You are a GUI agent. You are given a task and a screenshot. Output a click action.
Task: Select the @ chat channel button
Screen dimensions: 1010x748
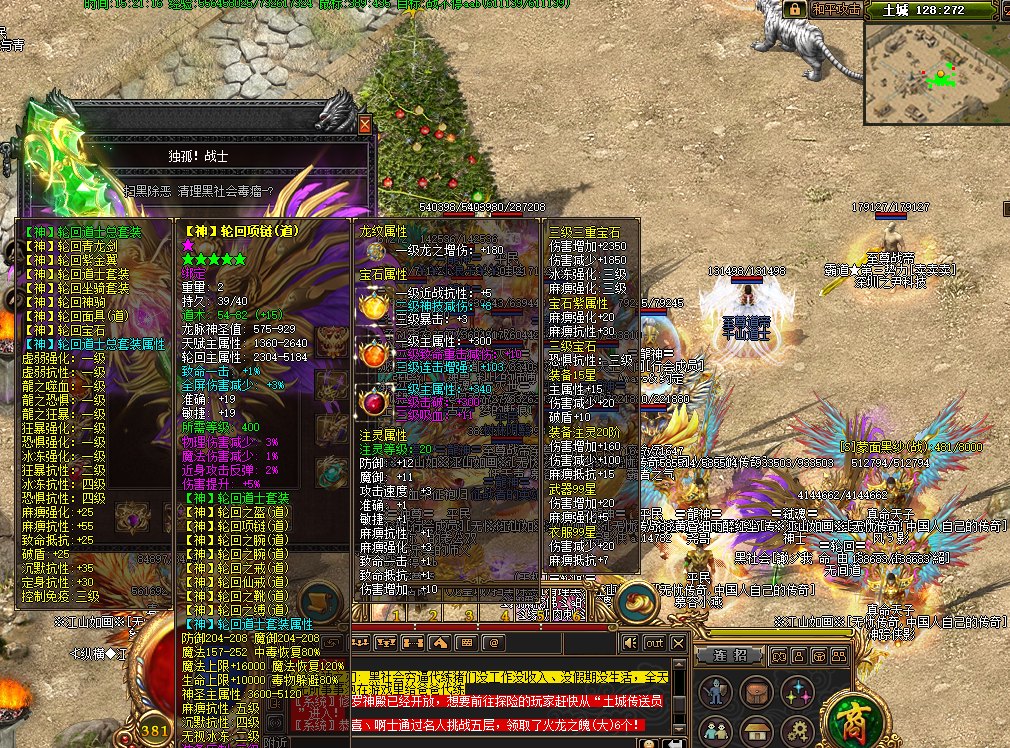pyautogui.click(x=493, y=642)
